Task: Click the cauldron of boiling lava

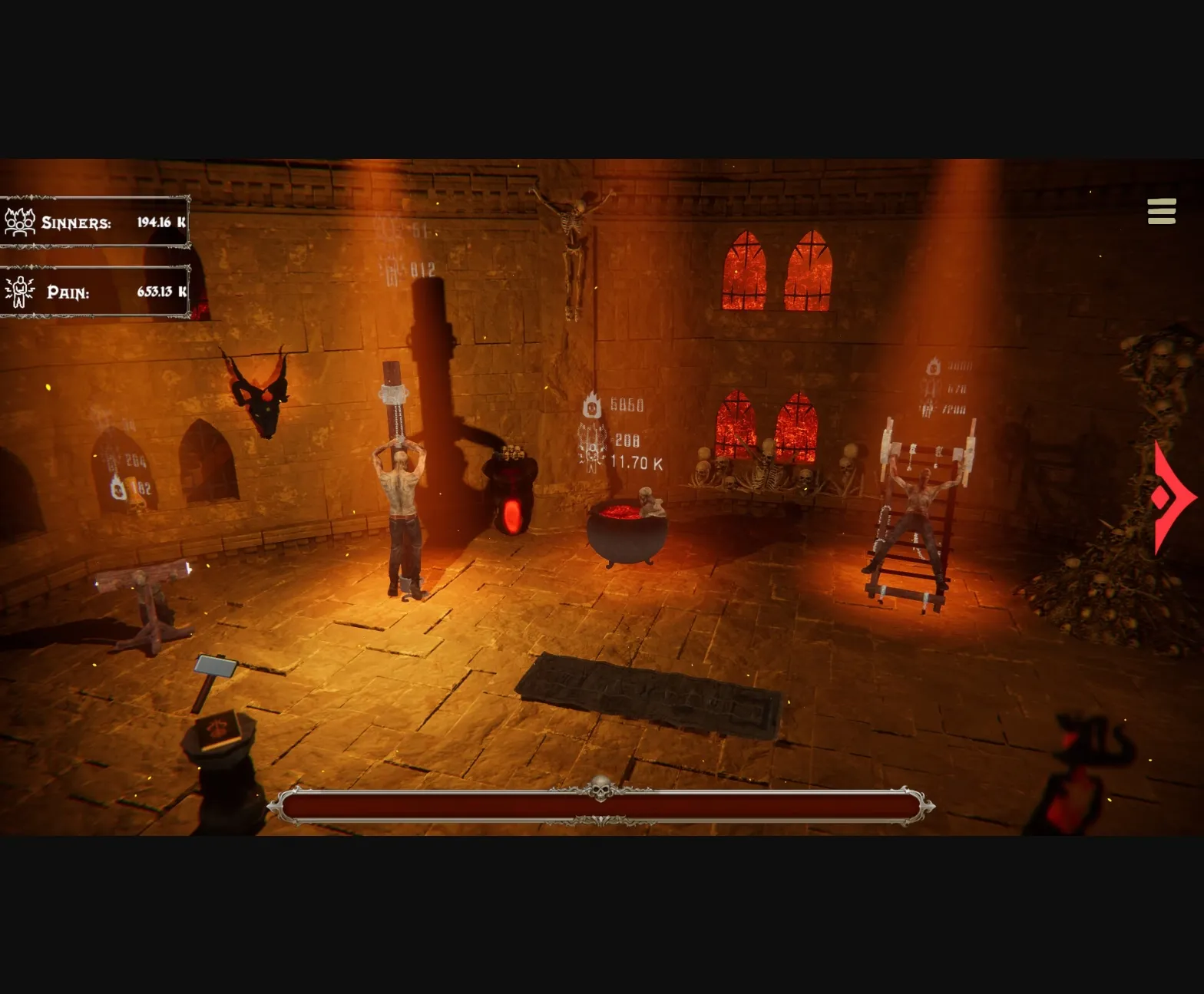Action: pyautogui.click(x=628, y=530)
